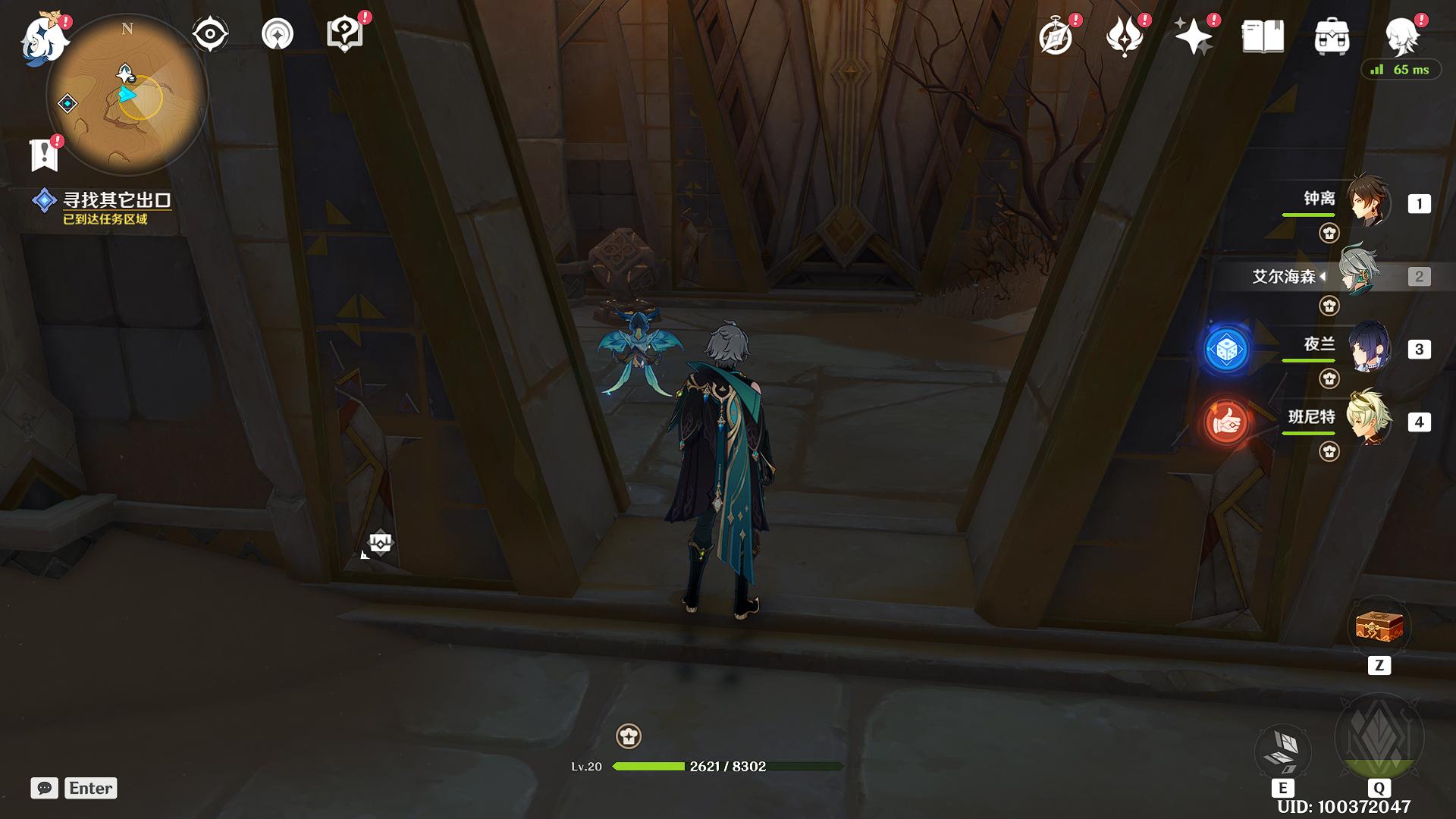Open the events flame icon
Screen dimensions: 1456x819
[1125, 36]
